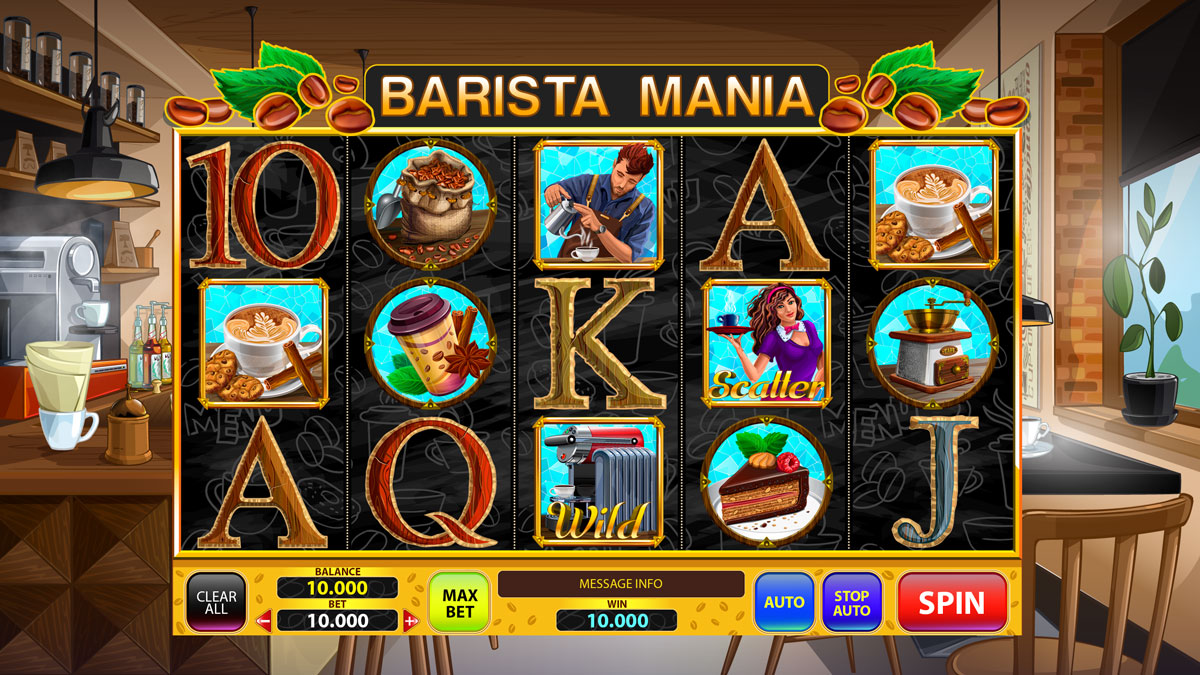Click the CLEAR ALL button
The width and height of the screenshot is (1200, 675).
[216, 602]
